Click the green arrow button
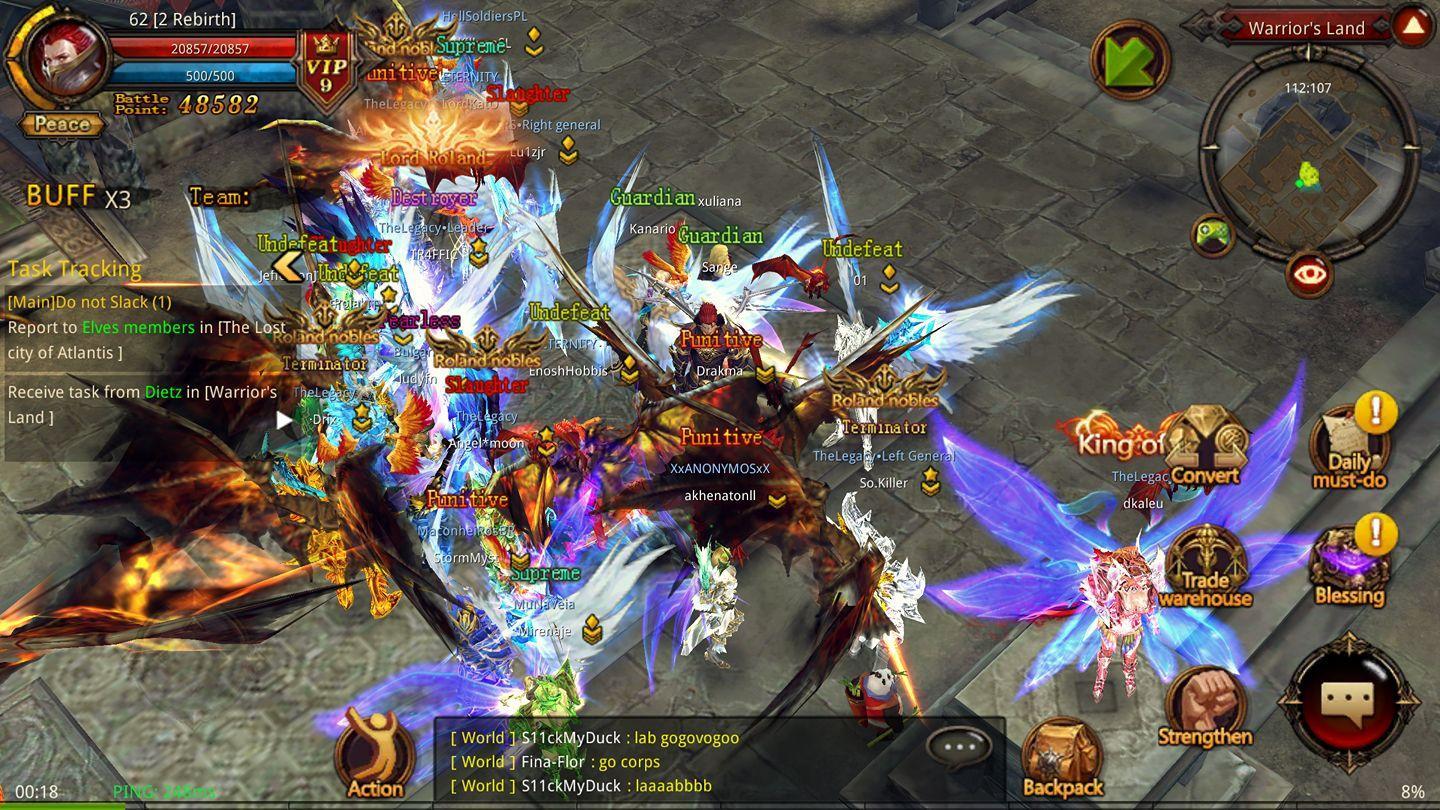The width and height of the screenshot is (1440, 810). click(1130, 60)
